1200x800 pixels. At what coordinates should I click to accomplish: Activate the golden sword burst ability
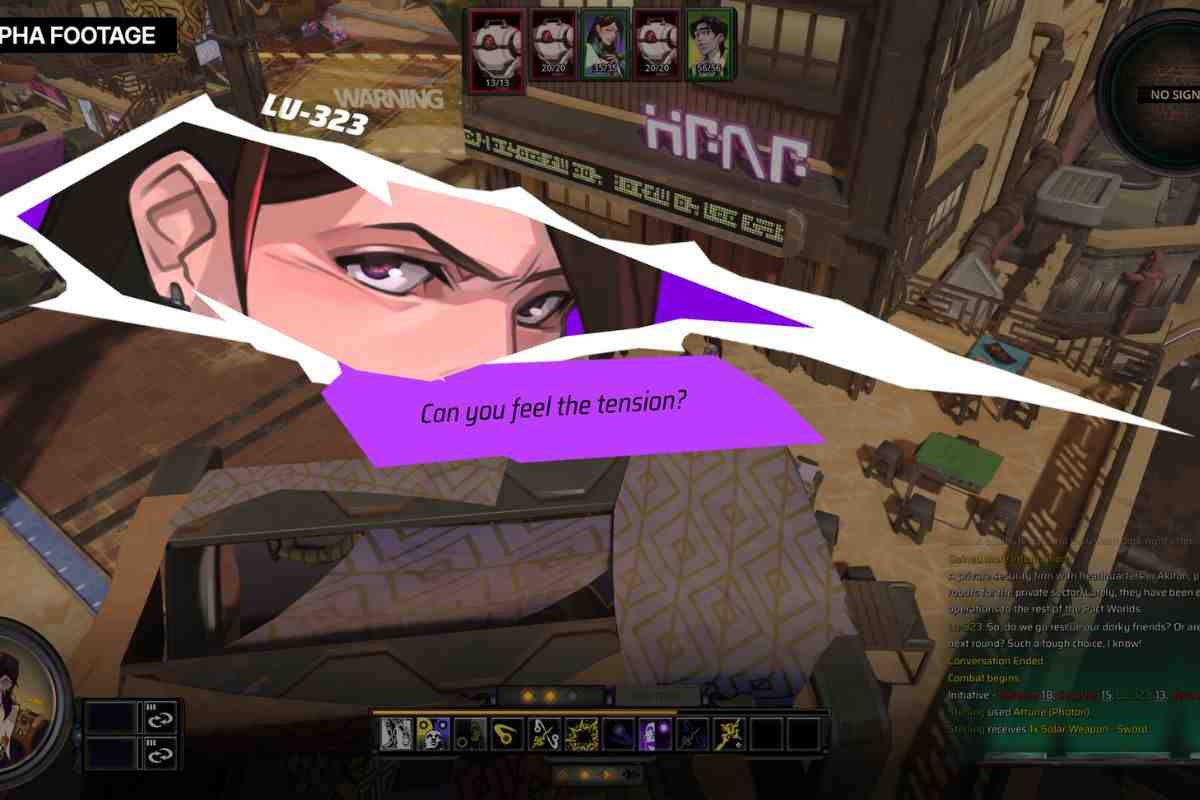729,733
